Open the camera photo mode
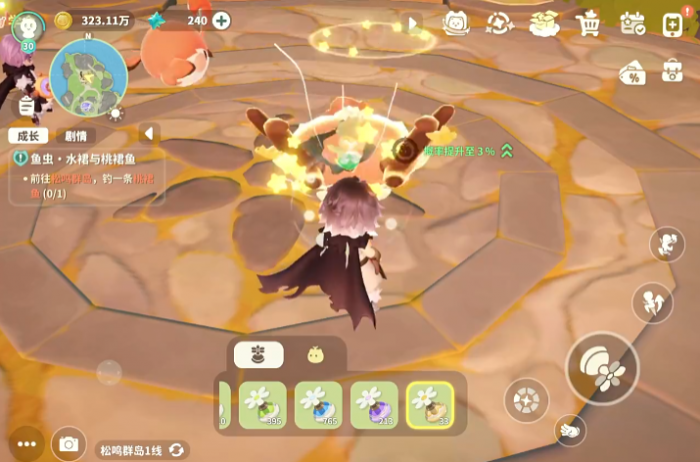The image size is (700, 462). point(69,443)
